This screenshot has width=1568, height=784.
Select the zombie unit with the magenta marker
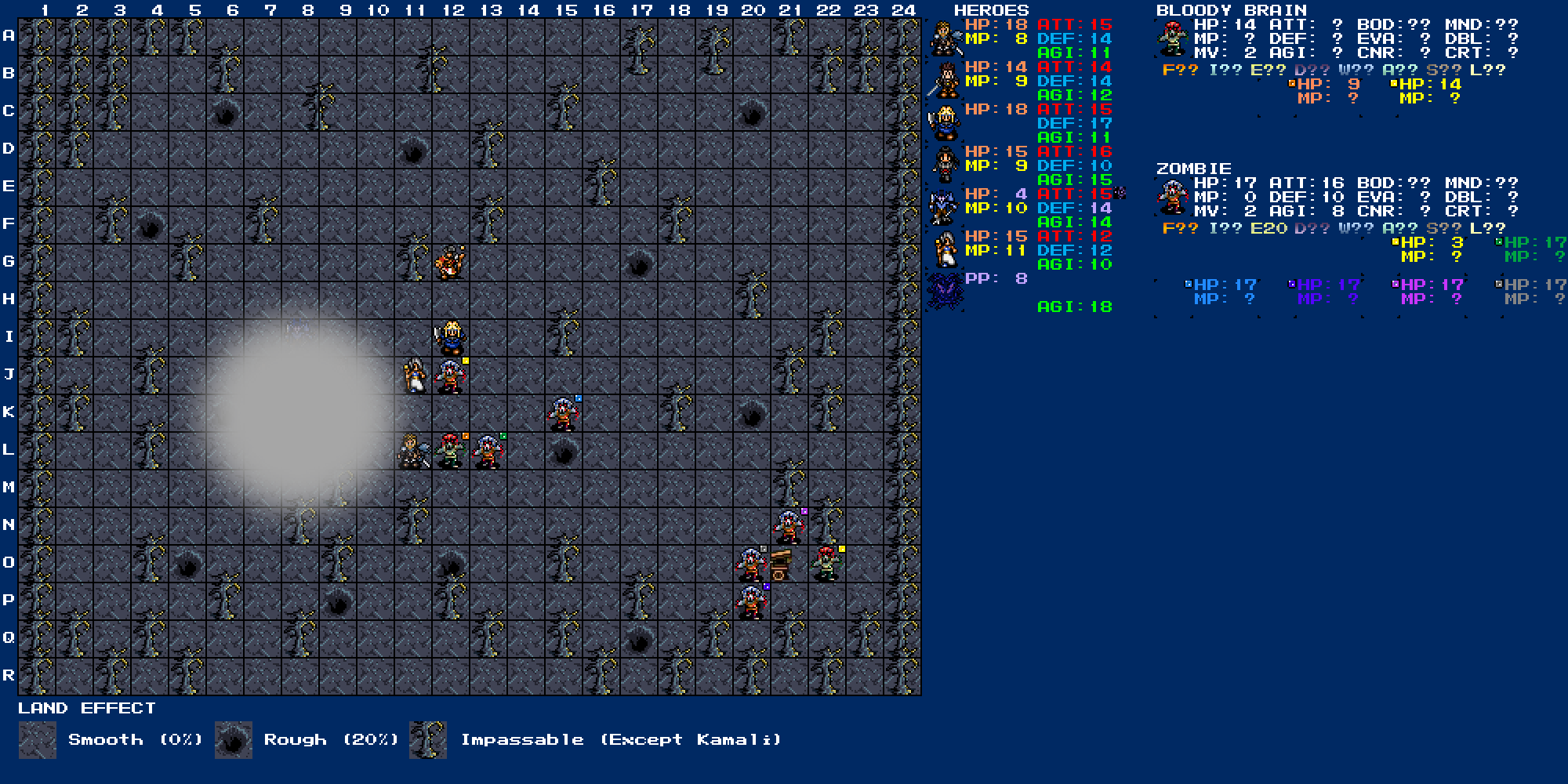[789, 528]
